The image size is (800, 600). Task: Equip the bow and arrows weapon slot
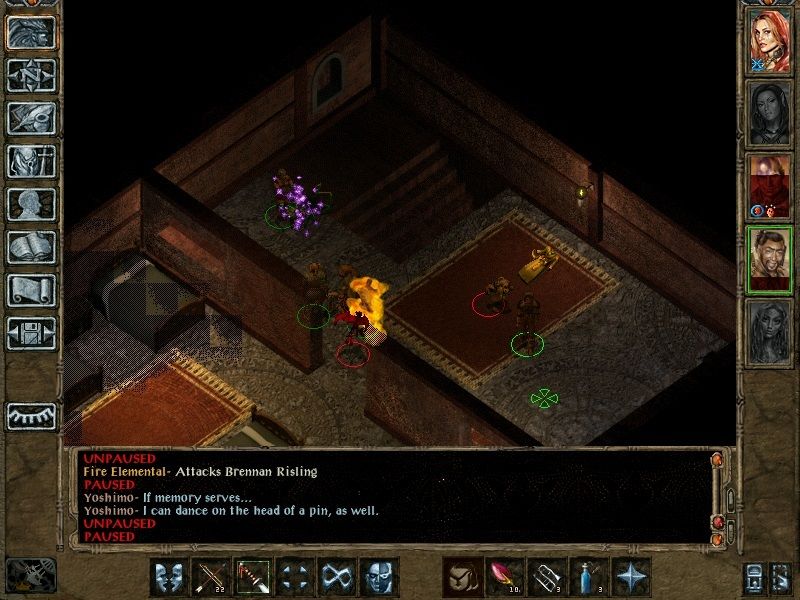click(211, 577)
